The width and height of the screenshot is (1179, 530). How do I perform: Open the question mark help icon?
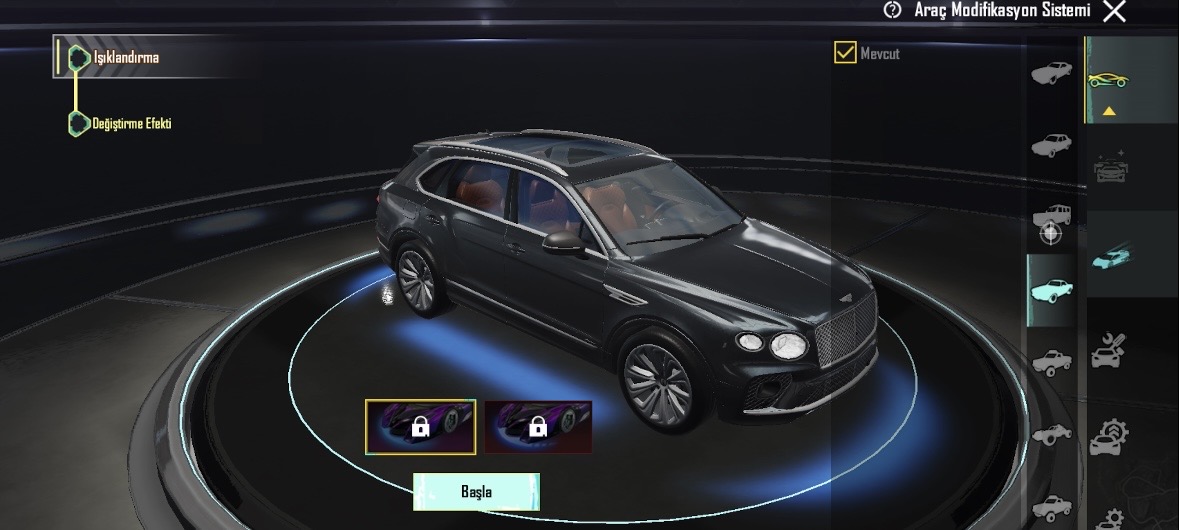892,10
